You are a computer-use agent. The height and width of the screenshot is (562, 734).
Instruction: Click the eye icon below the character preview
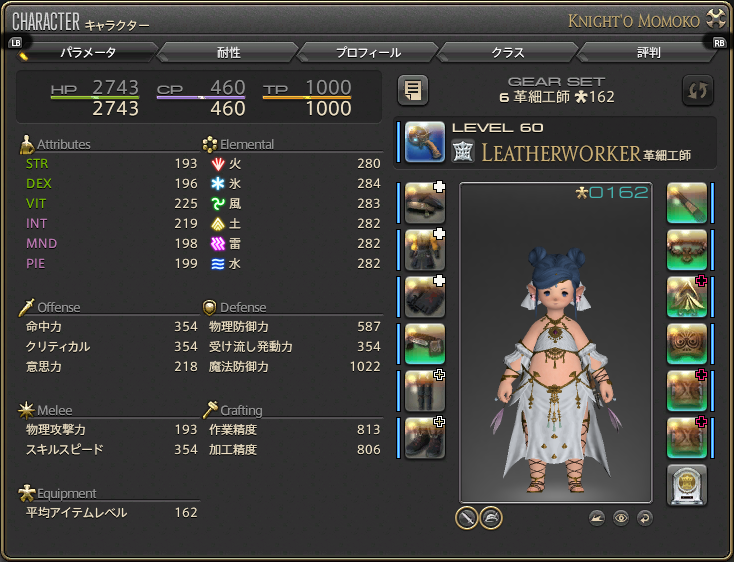(621, 517)
